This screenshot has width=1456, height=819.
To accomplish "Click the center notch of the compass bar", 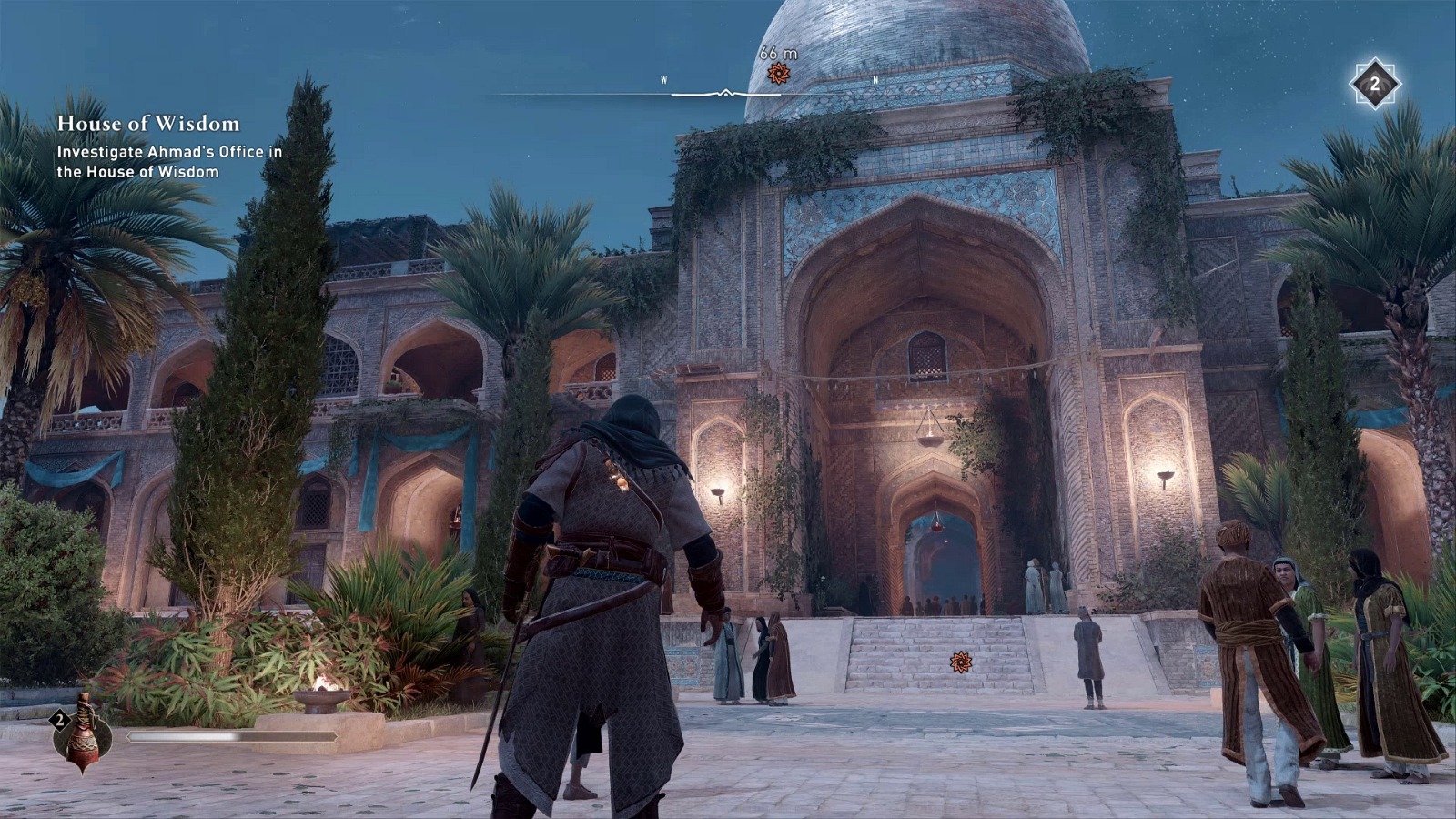I will [x=725, y=91].
